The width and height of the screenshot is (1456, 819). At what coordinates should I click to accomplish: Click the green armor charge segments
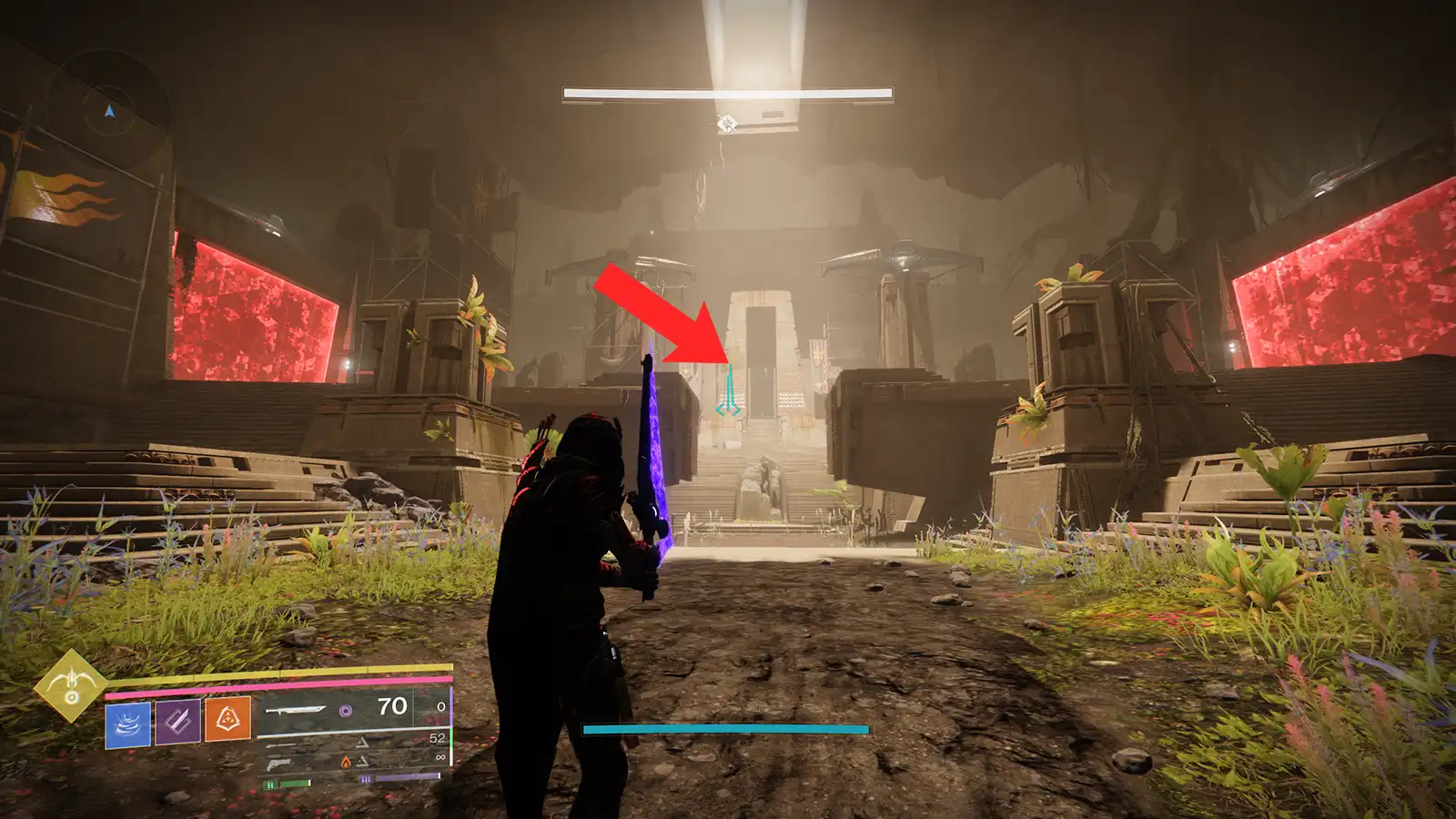(x=271, y=782)
